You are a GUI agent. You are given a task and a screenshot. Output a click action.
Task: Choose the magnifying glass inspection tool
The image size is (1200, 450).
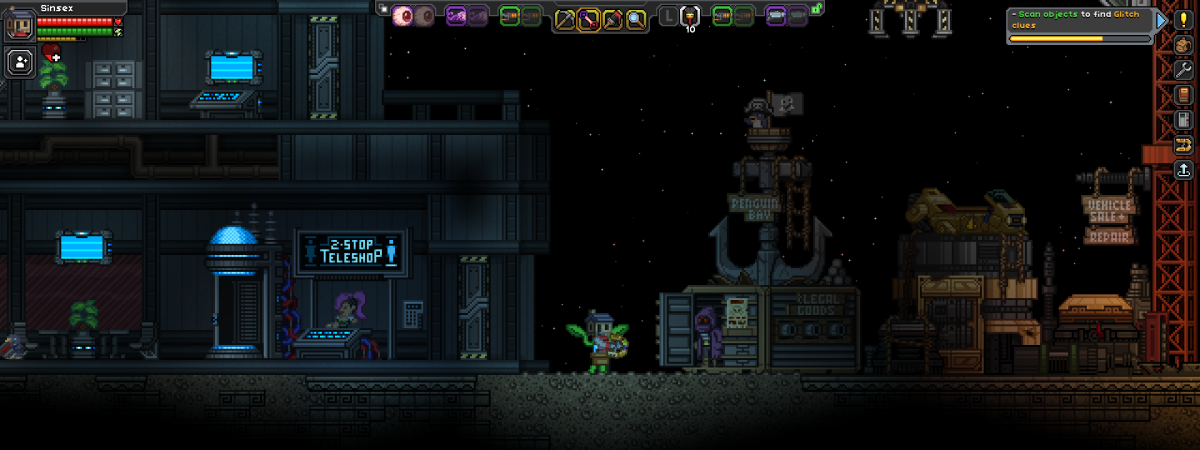click(x=635, y=17)
